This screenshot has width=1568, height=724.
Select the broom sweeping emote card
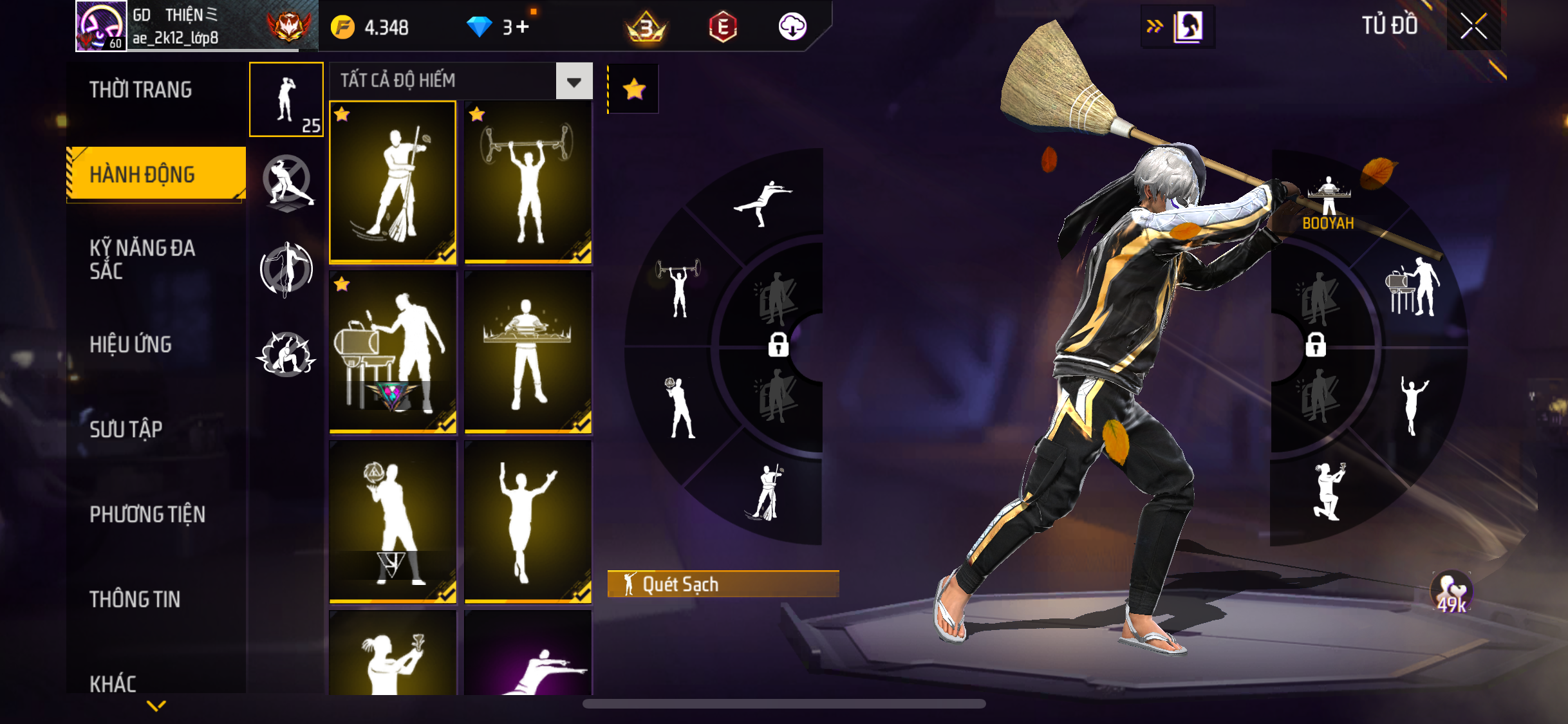tap(393, 182)
